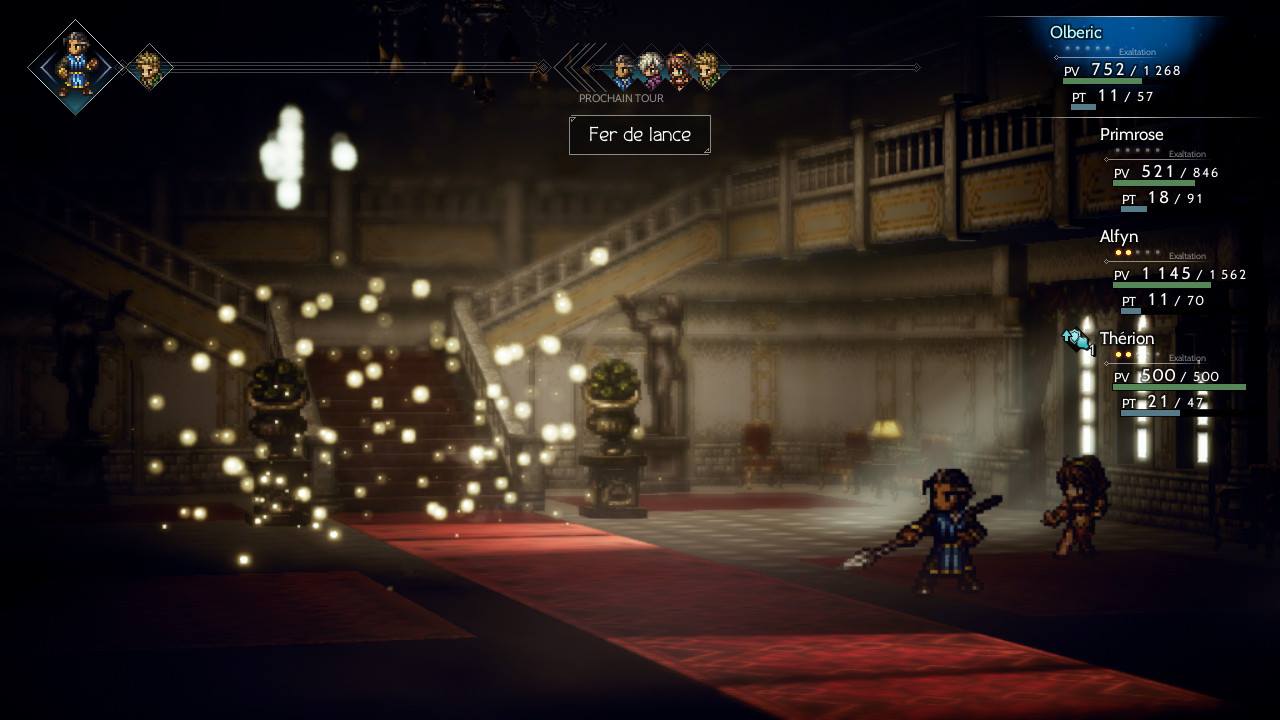Image resolution: width=1280 pixels, height=720 pixels.
Task: Click the crystal status icon beside Thérion's name
Action: pyautogui.click(x=1077, y=340)
